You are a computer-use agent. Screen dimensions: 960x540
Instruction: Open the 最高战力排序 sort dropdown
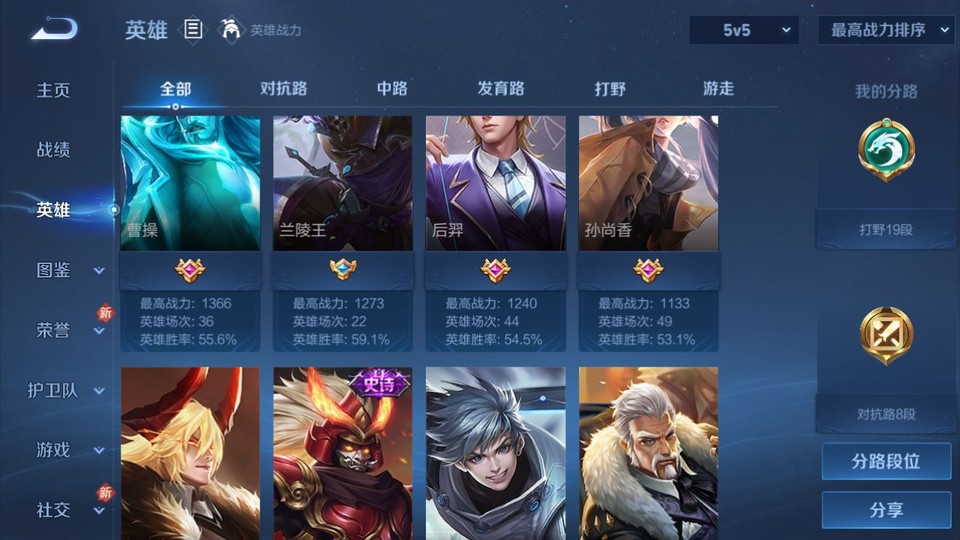(x=885, y=30)
